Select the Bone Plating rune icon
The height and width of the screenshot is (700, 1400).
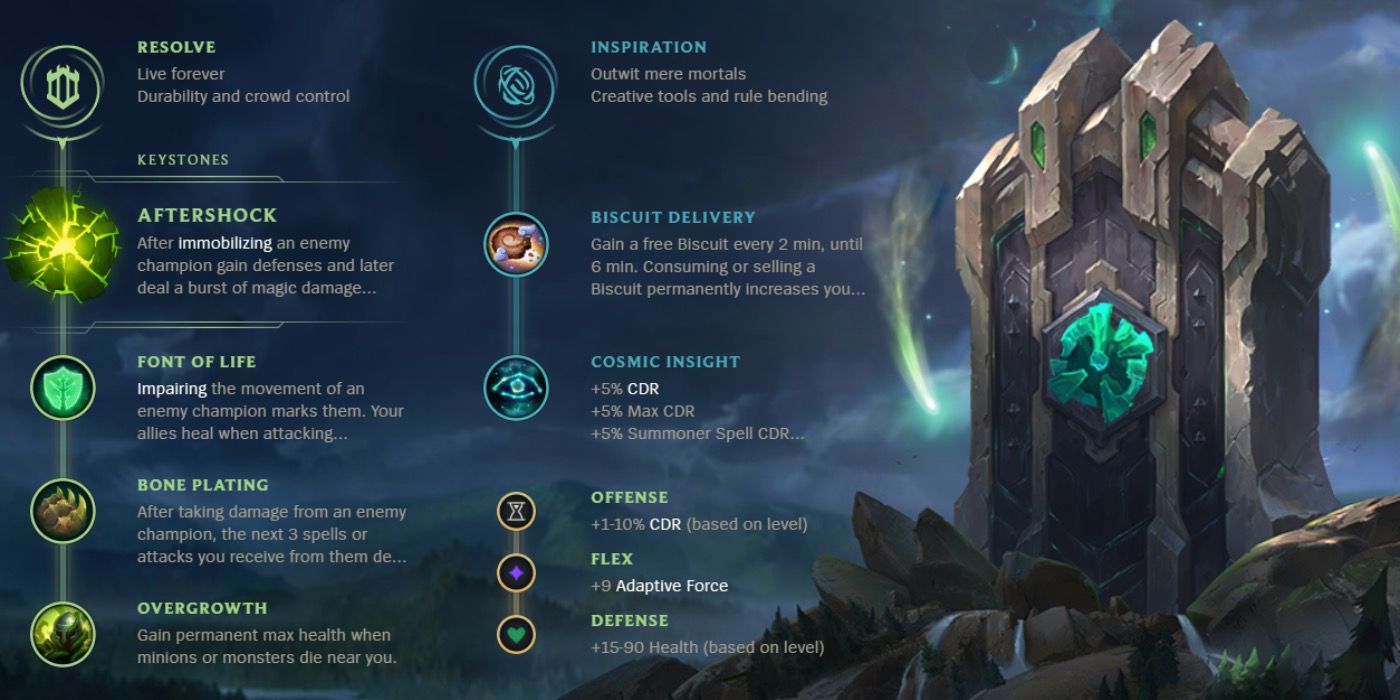(x=62, y=510)
